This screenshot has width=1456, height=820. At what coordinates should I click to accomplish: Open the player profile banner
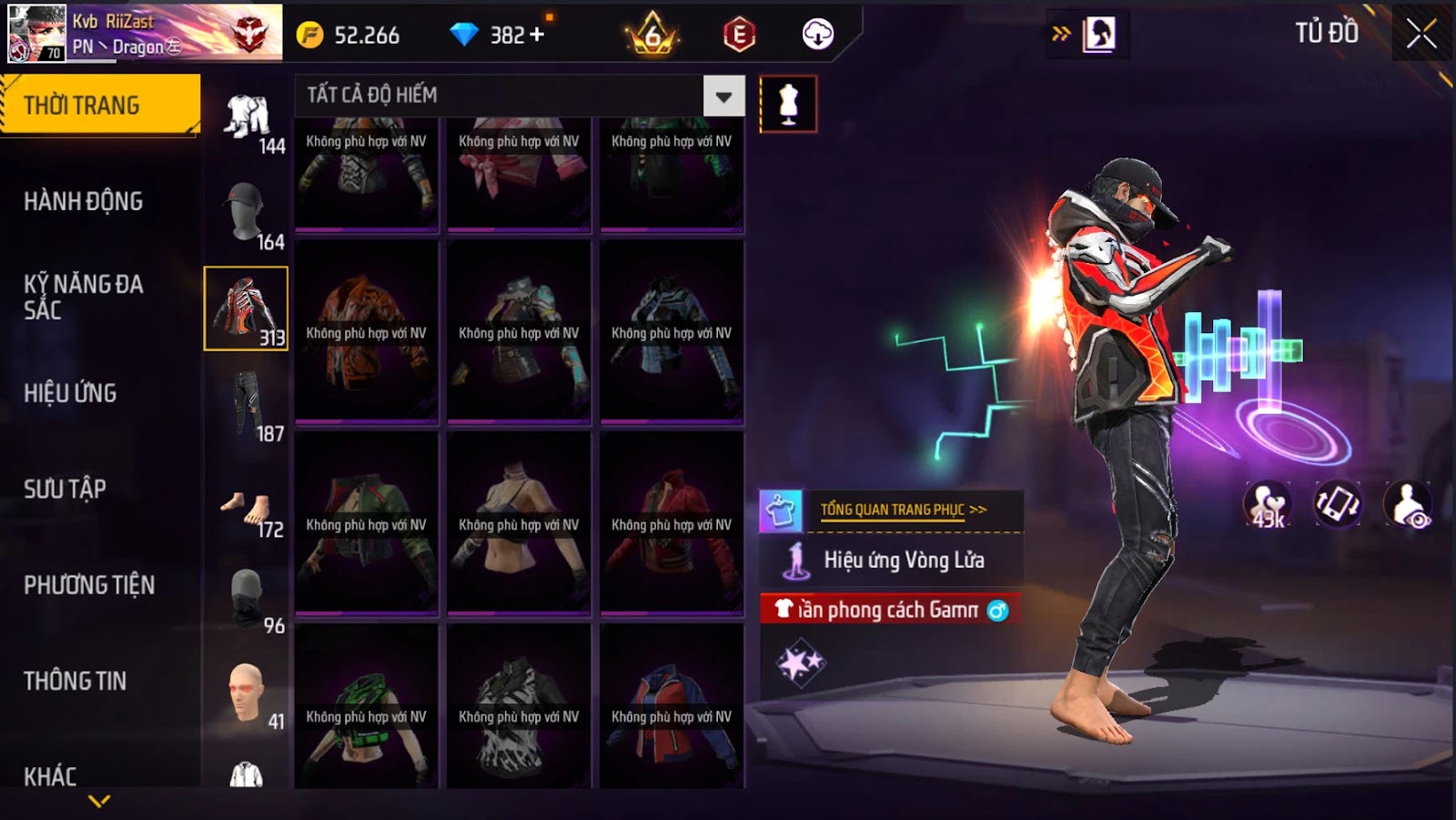146,34
